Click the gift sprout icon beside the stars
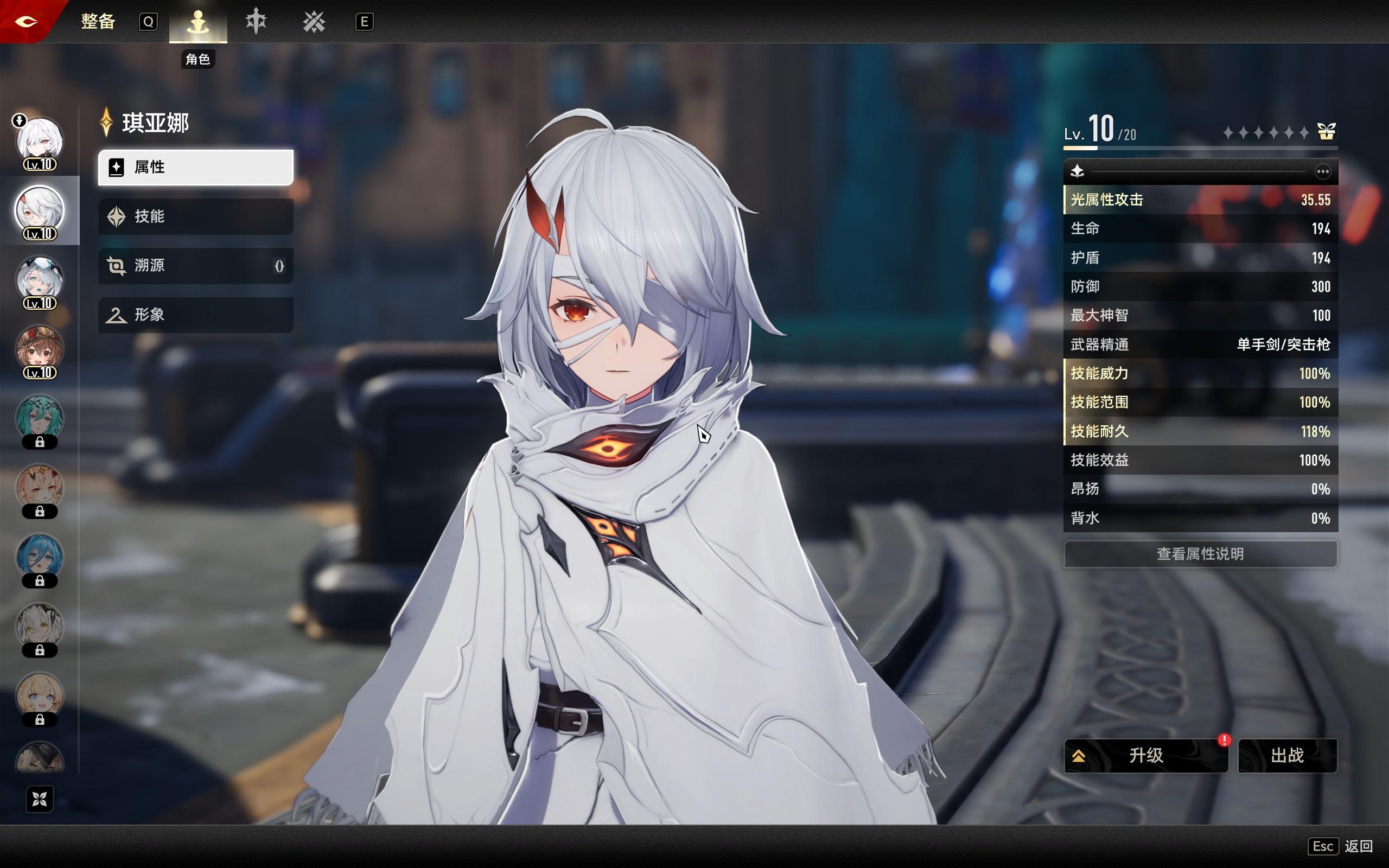Viewport: 1389px width, 868px height. point(1326,132)
